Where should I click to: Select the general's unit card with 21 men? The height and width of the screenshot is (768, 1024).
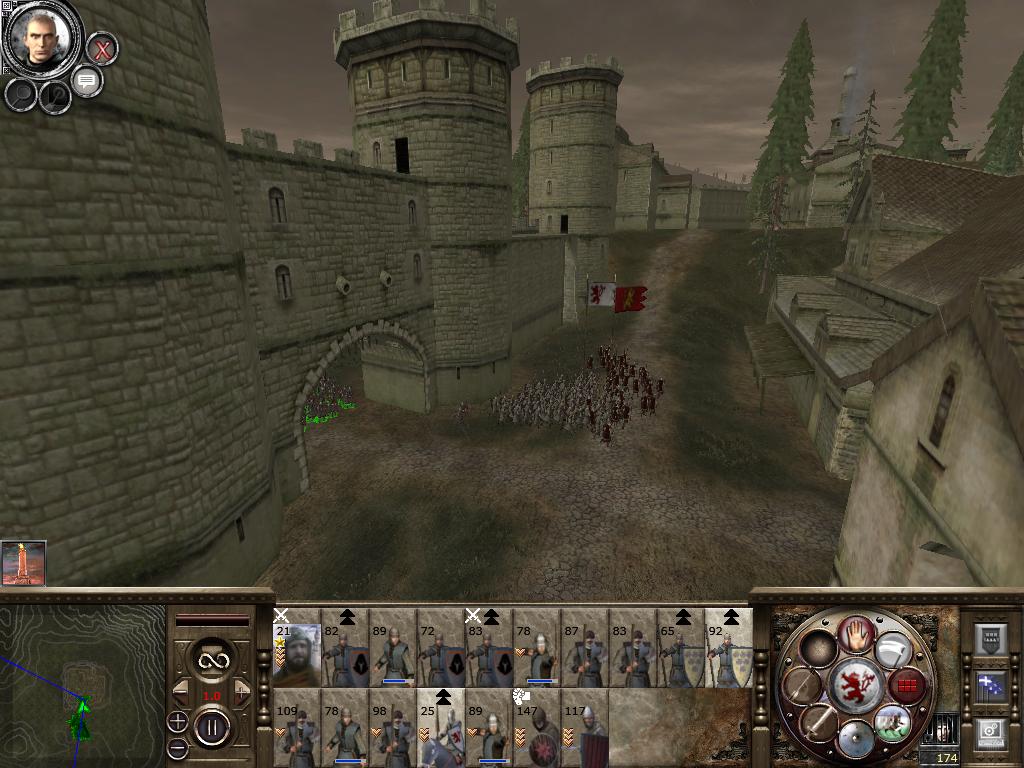tap(297, 647)
